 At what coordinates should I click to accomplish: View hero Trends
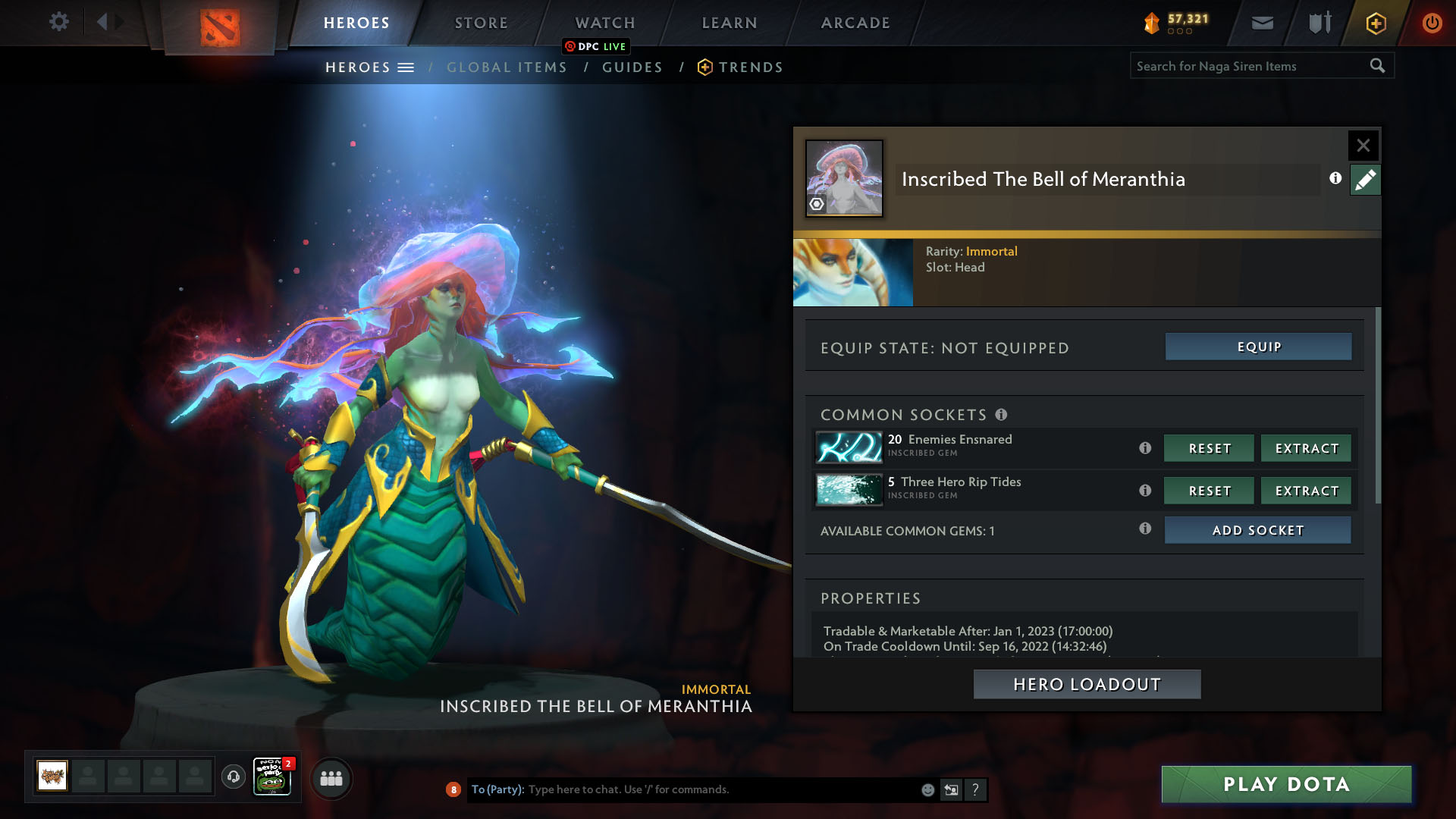(x=750, y=67)
